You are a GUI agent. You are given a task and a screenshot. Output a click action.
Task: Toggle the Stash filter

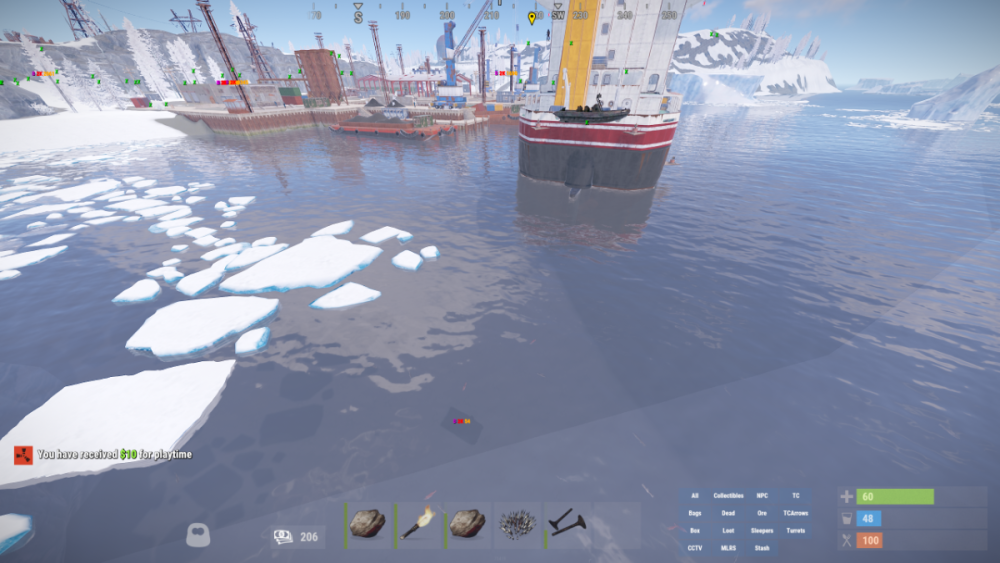(x=762, y=548)
